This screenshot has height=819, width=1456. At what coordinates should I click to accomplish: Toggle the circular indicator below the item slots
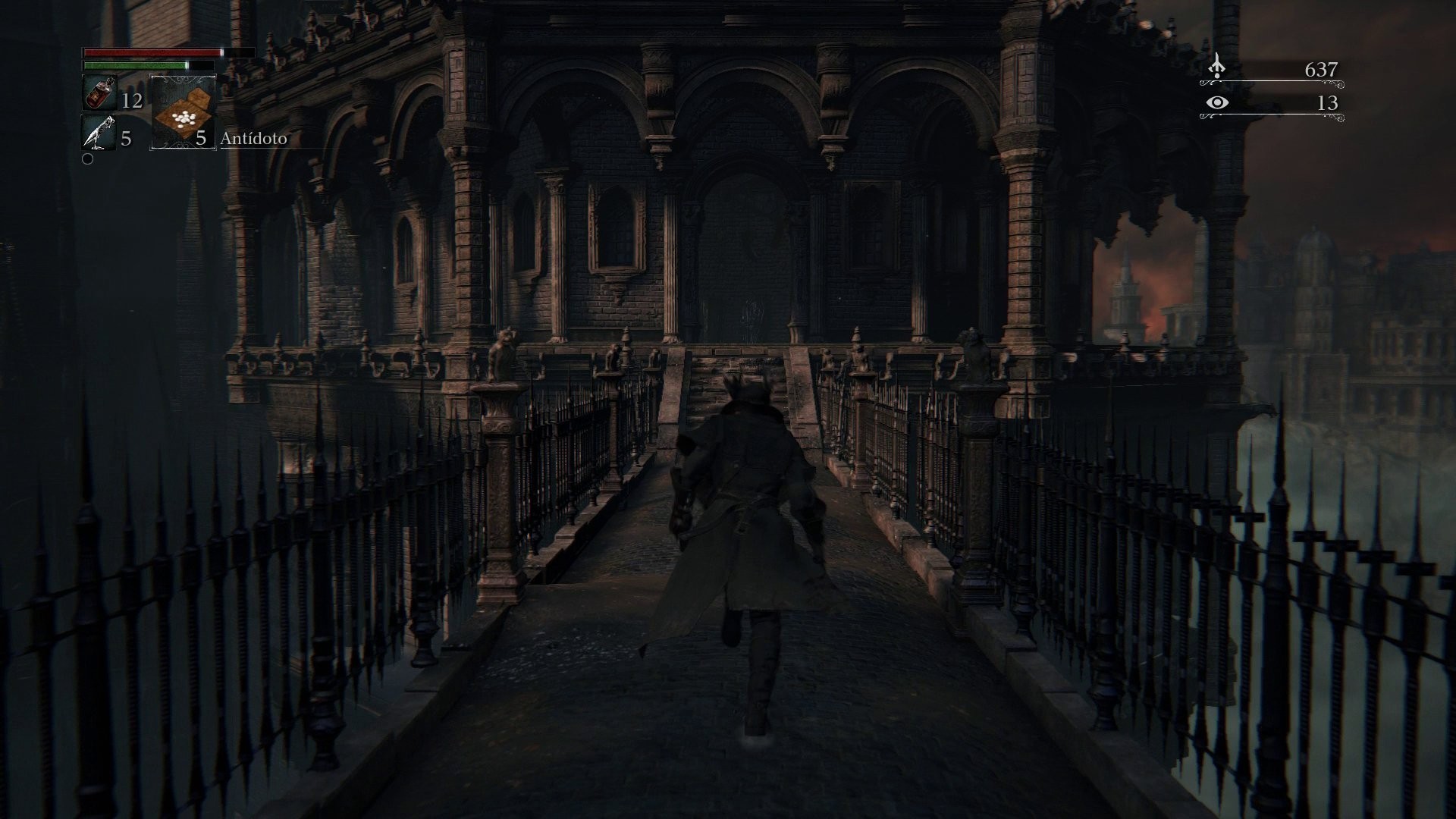coord(89,159)
